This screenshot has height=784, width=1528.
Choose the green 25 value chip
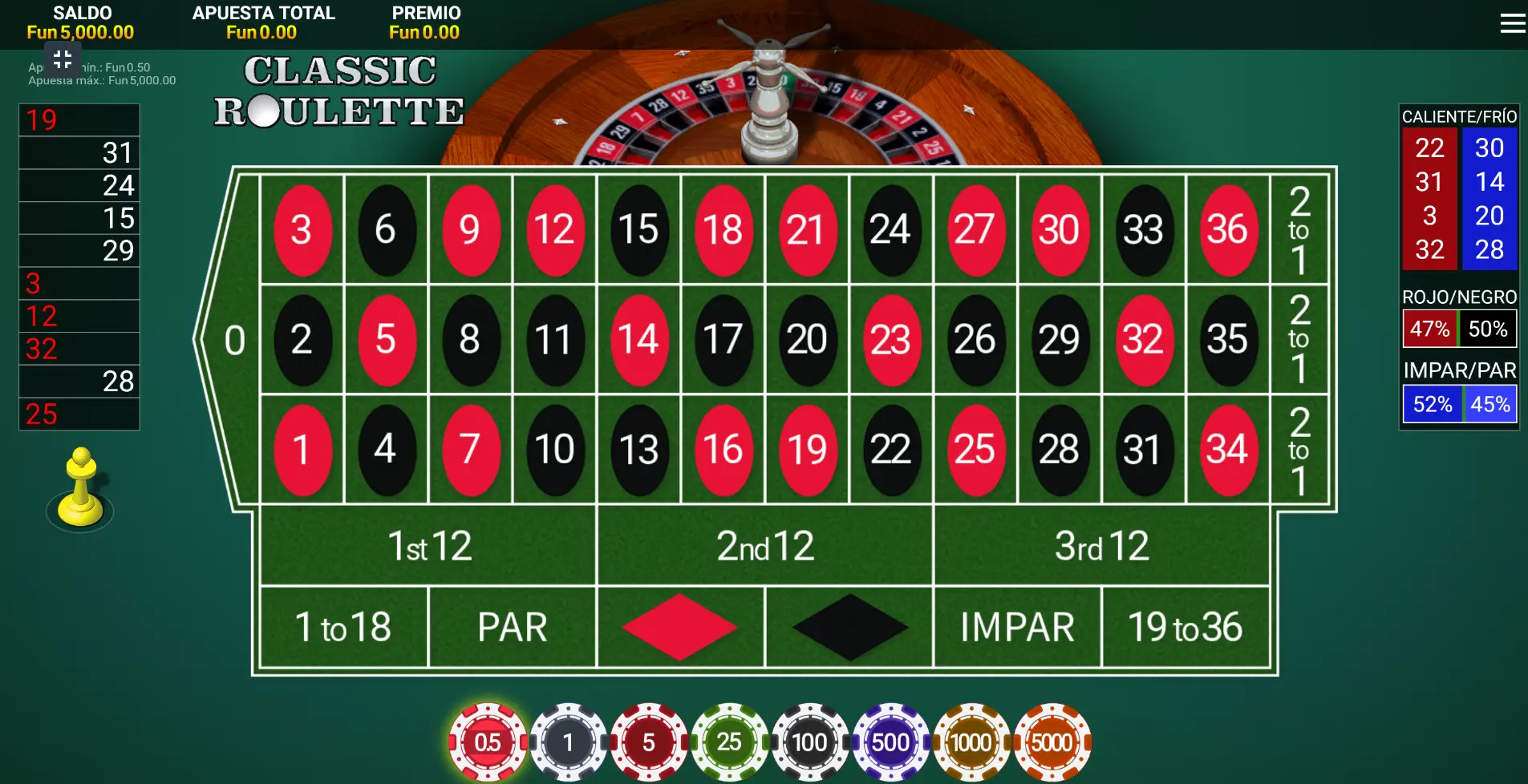coord(730,742)
